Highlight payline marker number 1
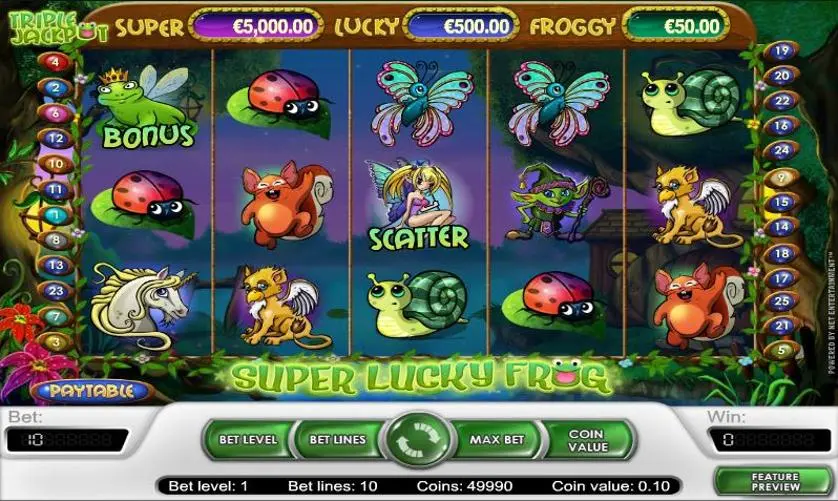This screenshot has height=501, width=838. pyautogui.click(x=55, y=214)
